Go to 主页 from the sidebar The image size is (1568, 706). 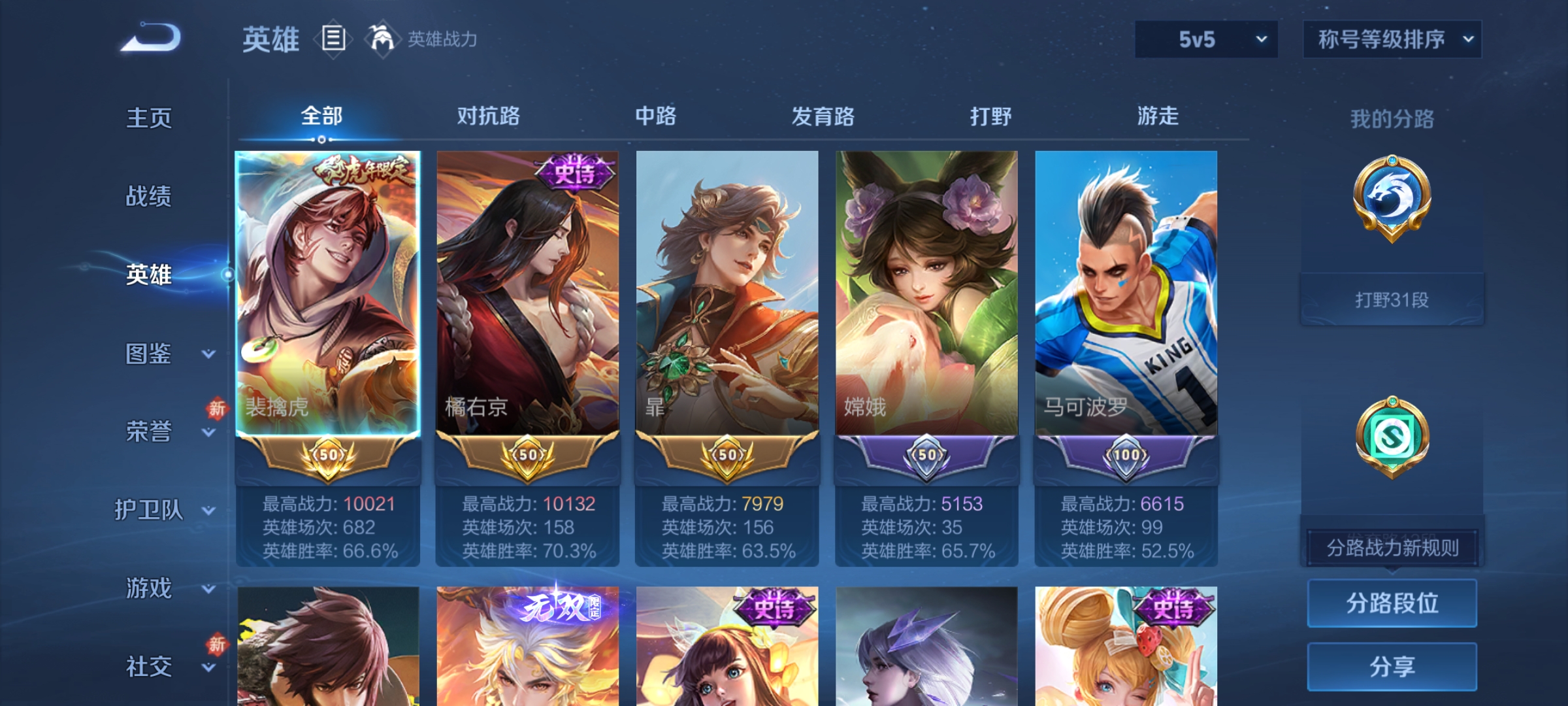pyautogui.click(x=149, y=119)
